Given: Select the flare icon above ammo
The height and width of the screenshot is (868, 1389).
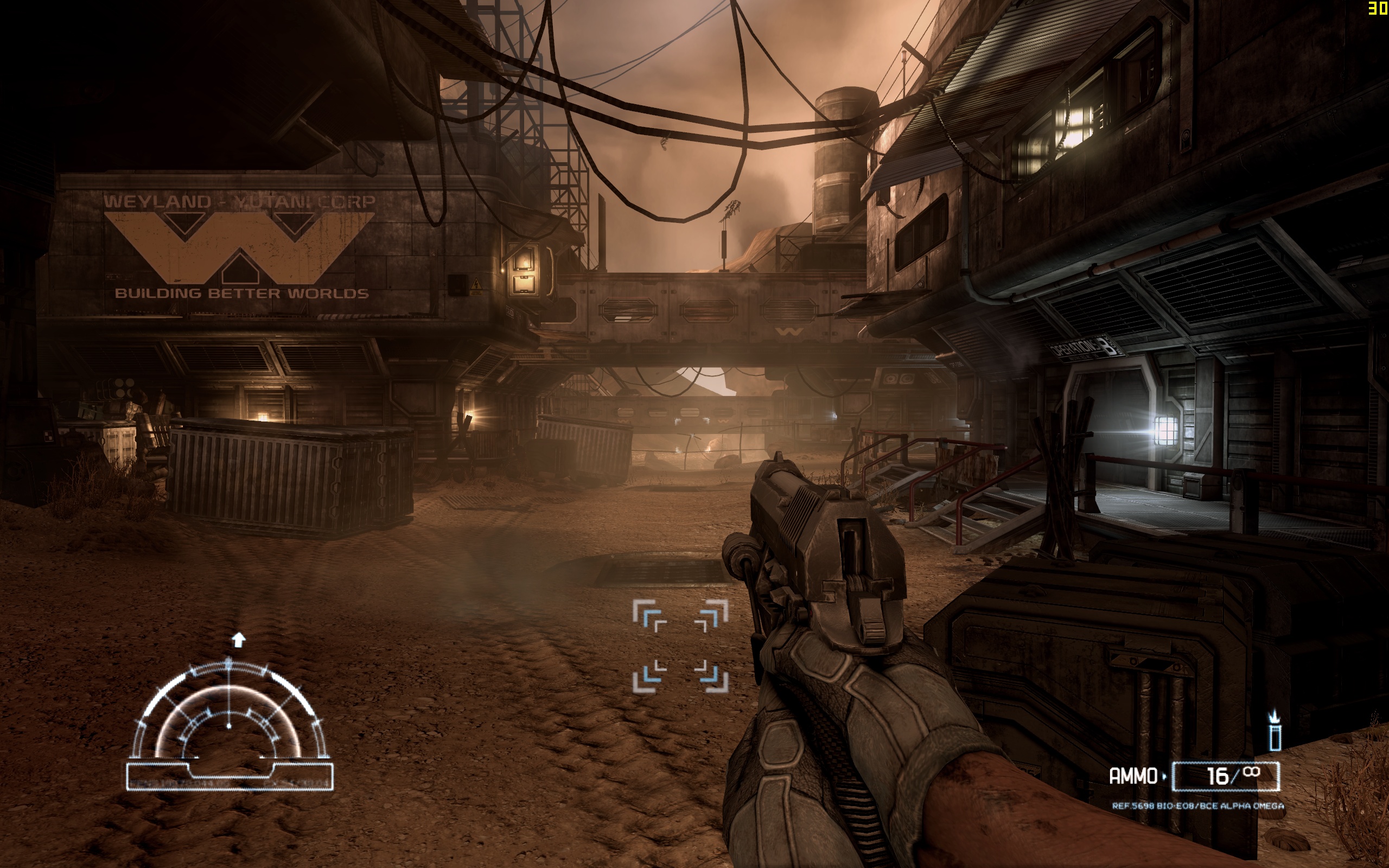Looking at the screenshot, I should (1275, 732).
